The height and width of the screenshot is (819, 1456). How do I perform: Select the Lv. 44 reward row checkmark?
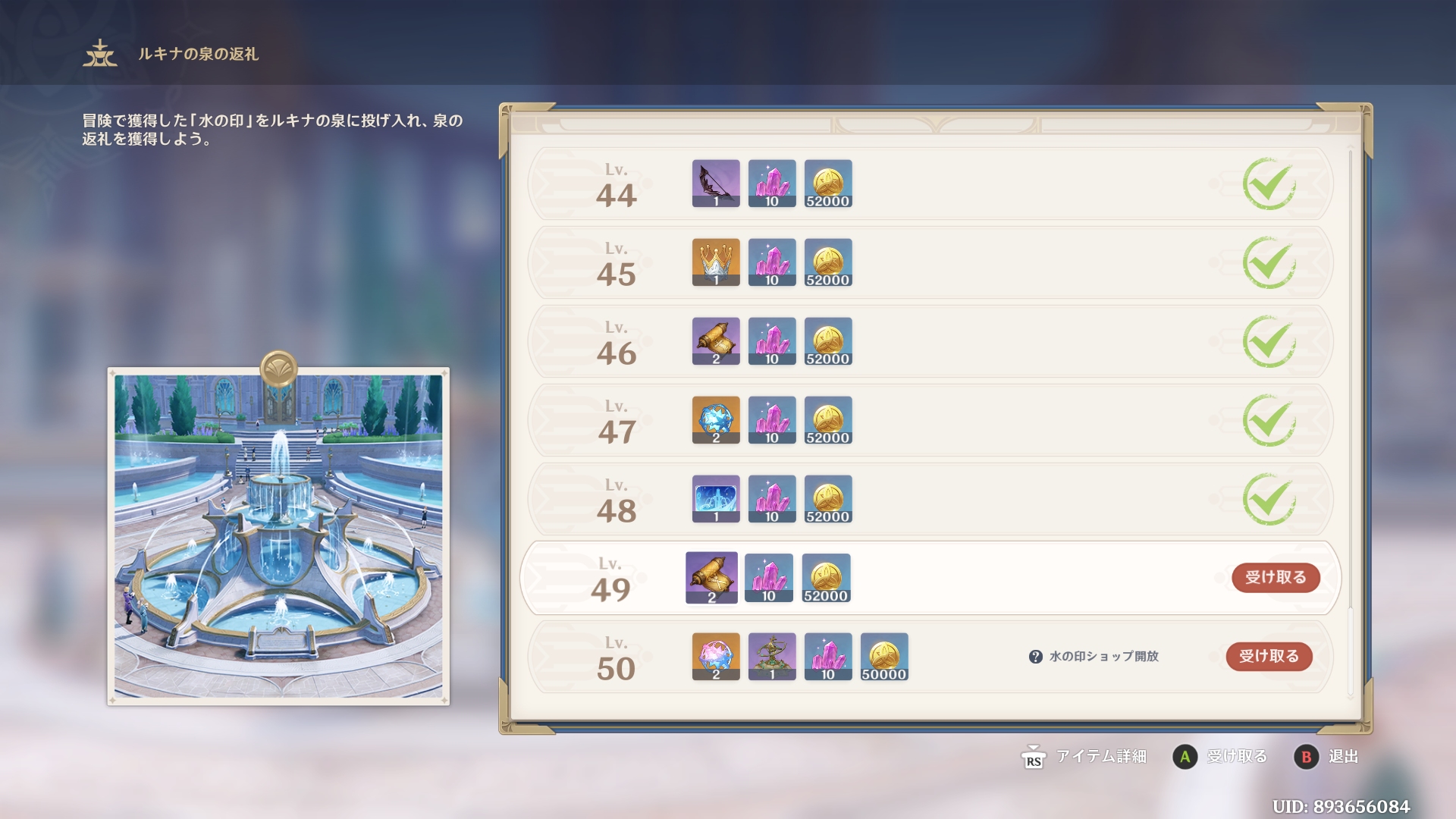1269,184
